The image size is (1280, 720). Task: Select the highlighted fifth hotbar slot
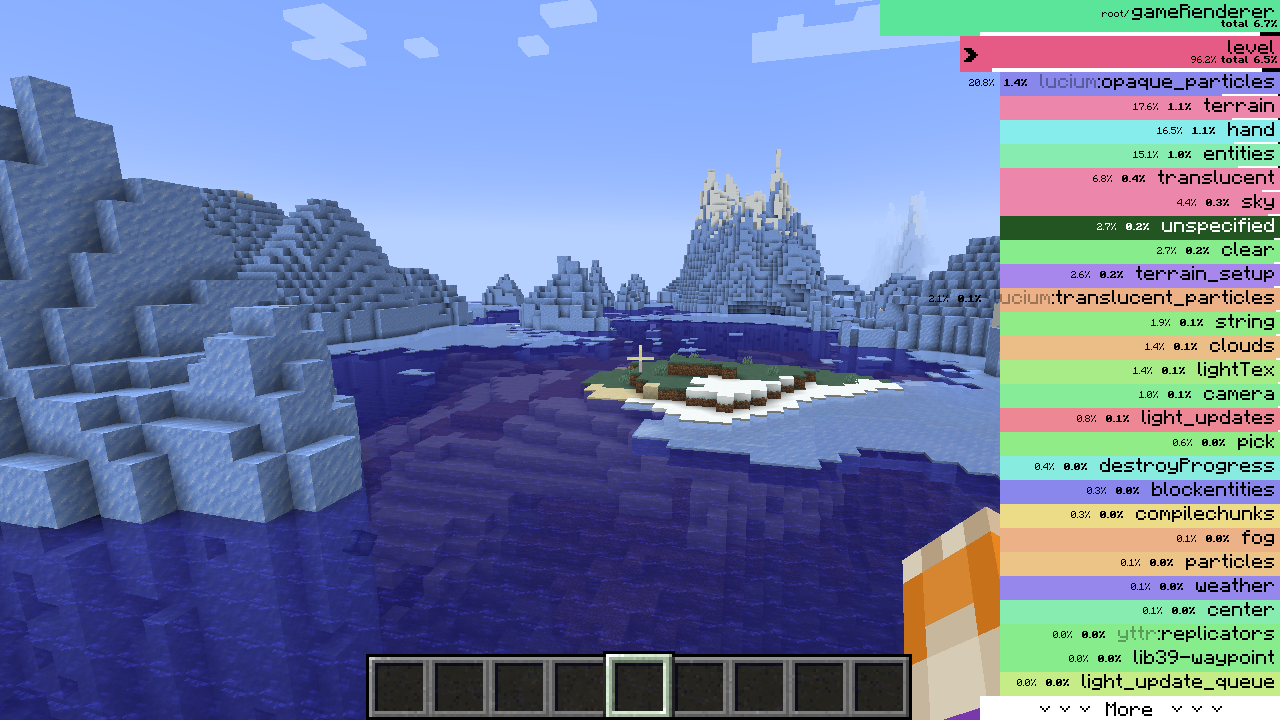click(x=640, y=686)
